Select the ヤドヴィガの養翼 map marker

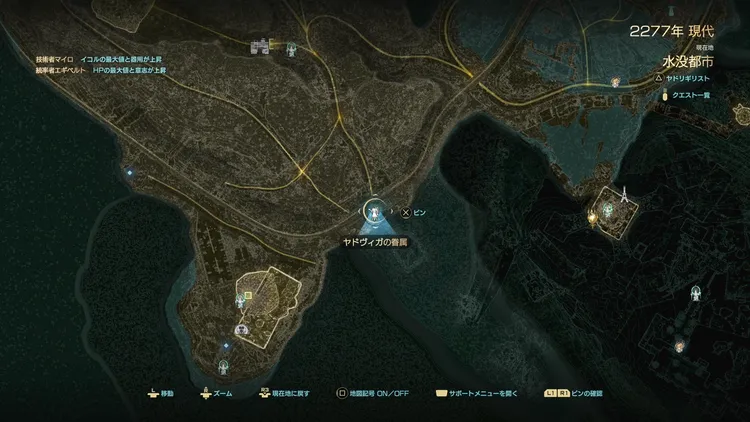[x=374, y=211]
